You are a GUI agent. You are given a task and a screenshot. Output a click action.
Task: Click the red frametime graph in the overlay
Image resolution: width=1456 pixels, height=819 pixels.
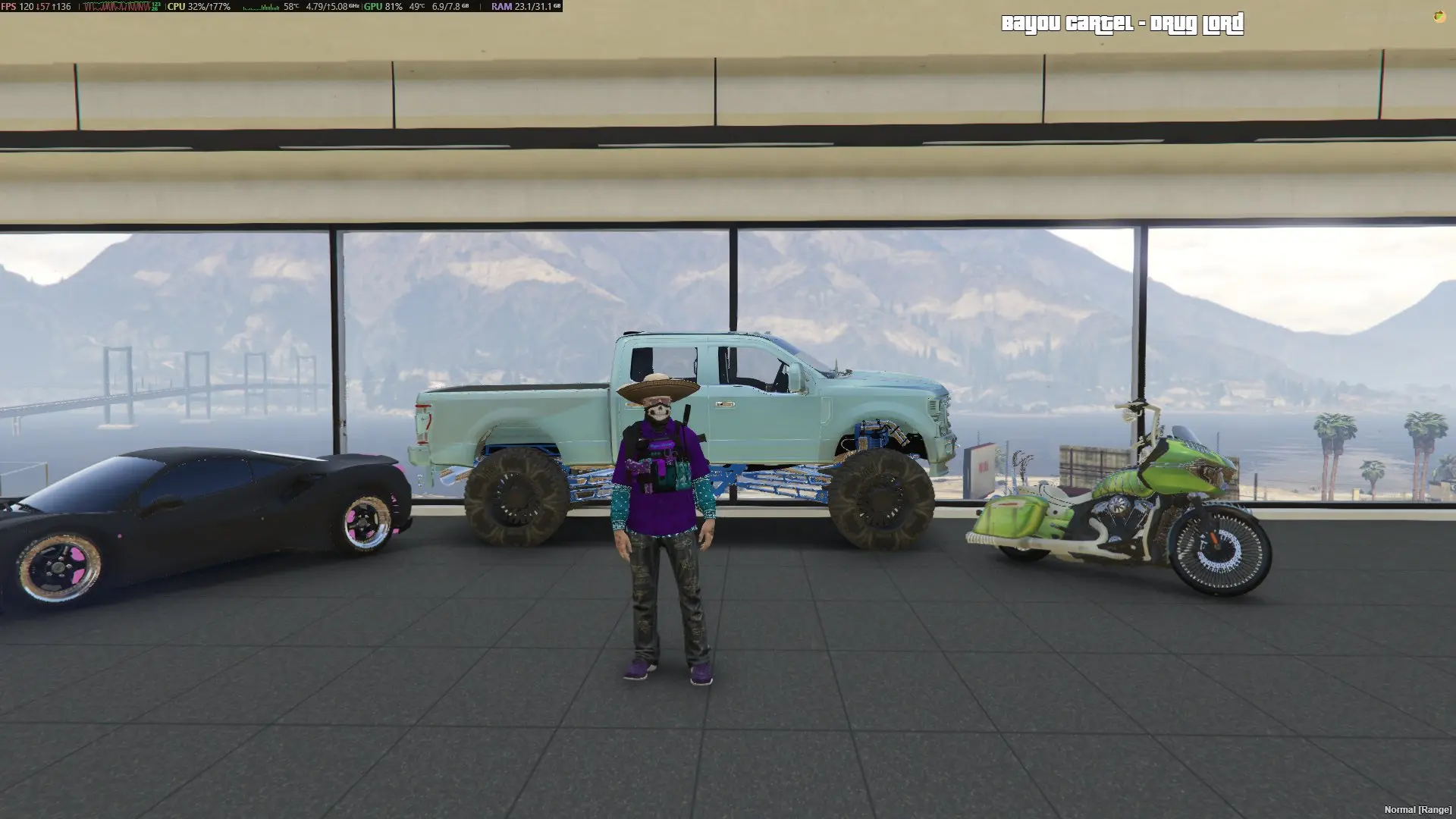tap(115, 8)
